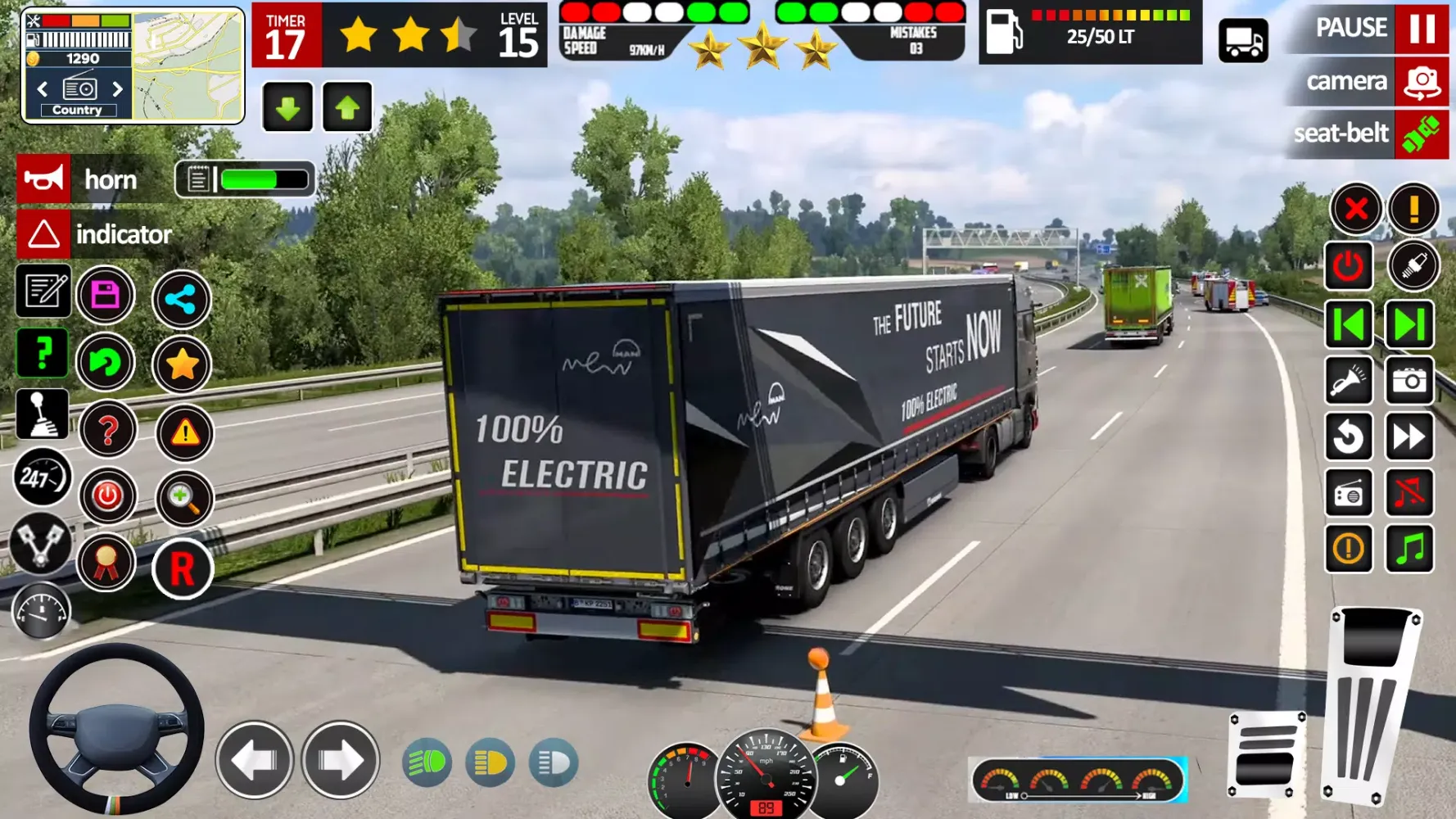1456x819 pixels.
Task: Go to previous track button
Action: pos(1349,325)
